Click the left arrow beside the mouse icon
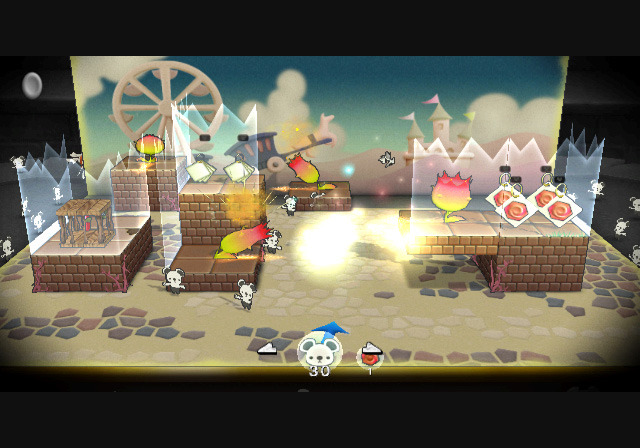 pyautogui.click(x=267, y=349)
